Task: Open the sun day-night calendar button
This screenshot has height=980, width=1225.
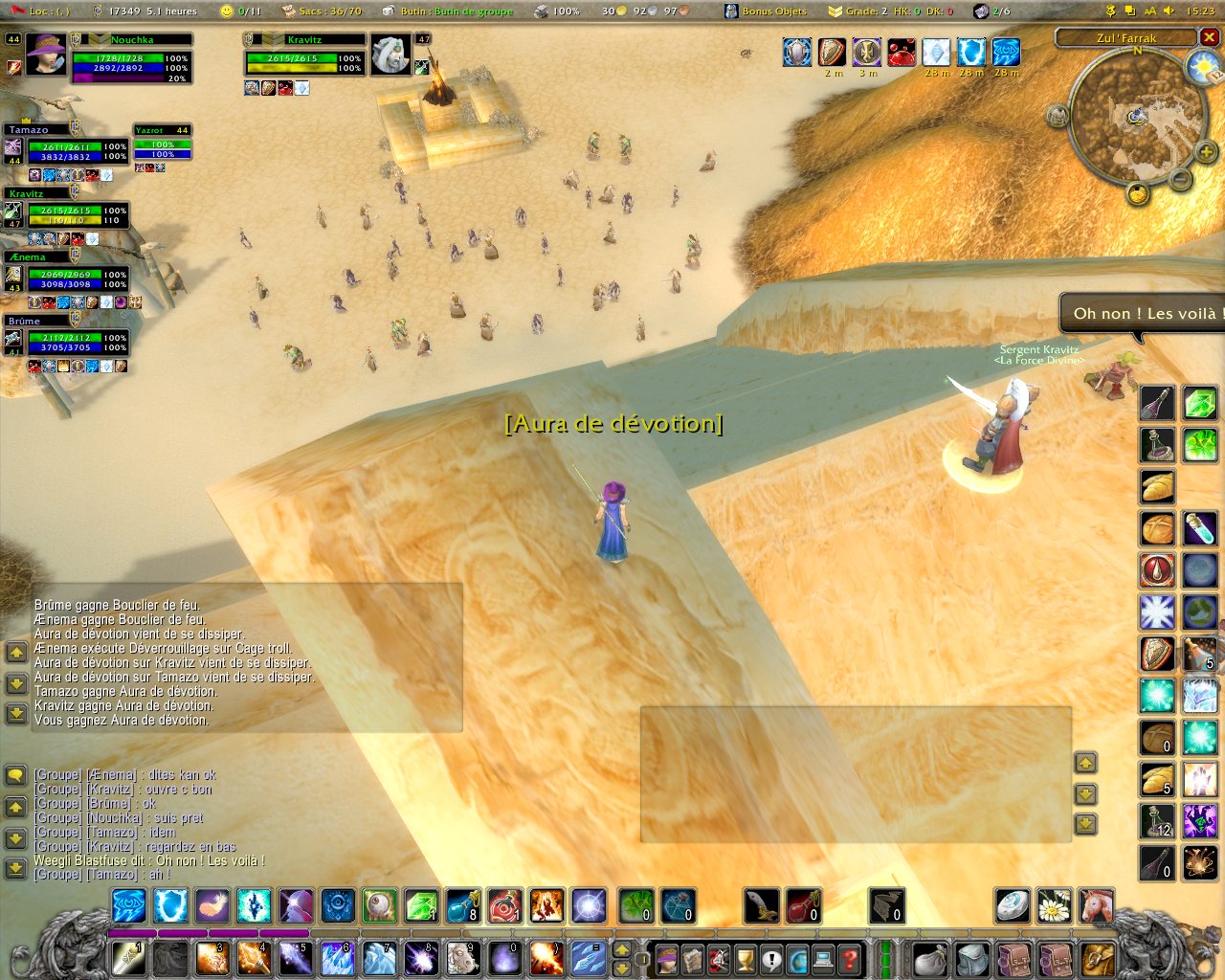Action: point(1202,67)
